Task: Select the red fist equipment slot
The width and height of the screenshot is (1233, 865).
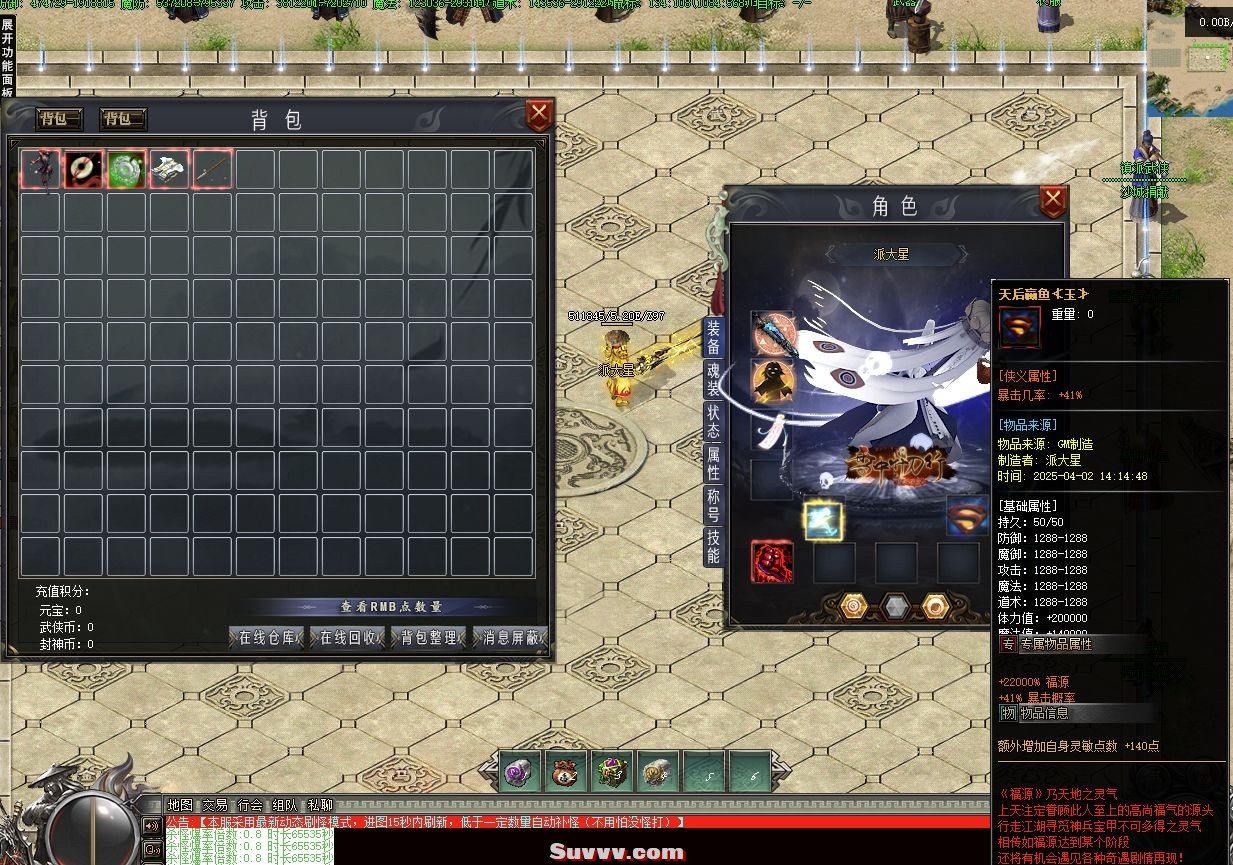Action: [x=772, y=562]
